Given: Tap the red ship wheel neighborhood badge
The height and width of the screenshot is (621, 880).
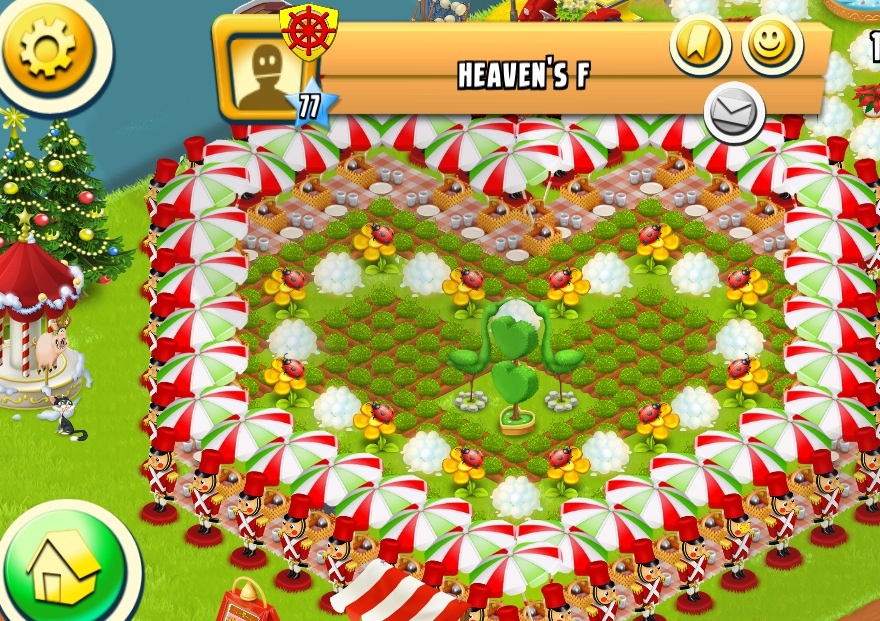Looking at the screenshot, I should [x=308, y=32].
